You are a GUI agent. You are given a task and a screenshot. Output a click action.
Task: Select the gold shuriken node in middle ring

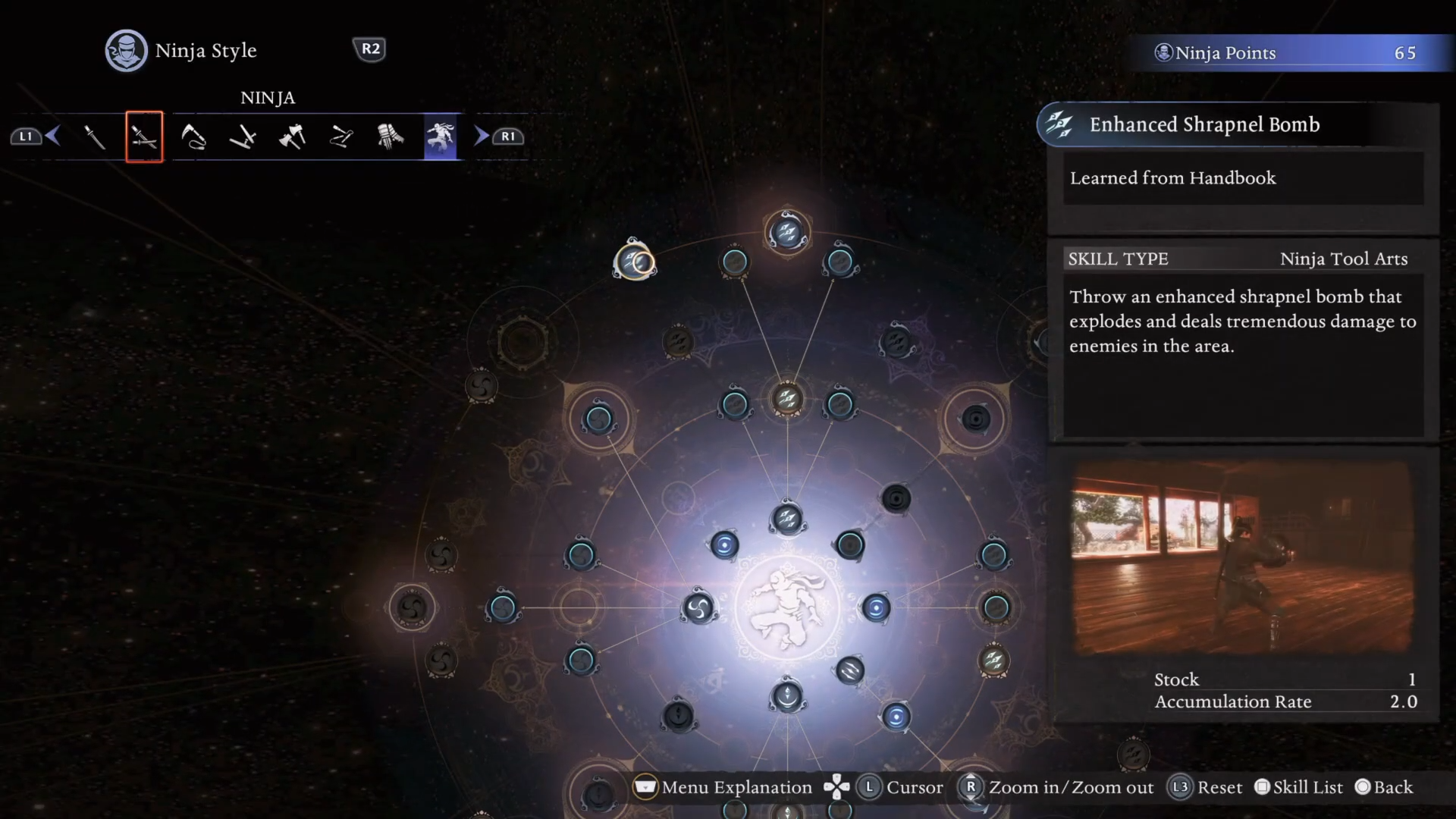click(x=787, y=397)
